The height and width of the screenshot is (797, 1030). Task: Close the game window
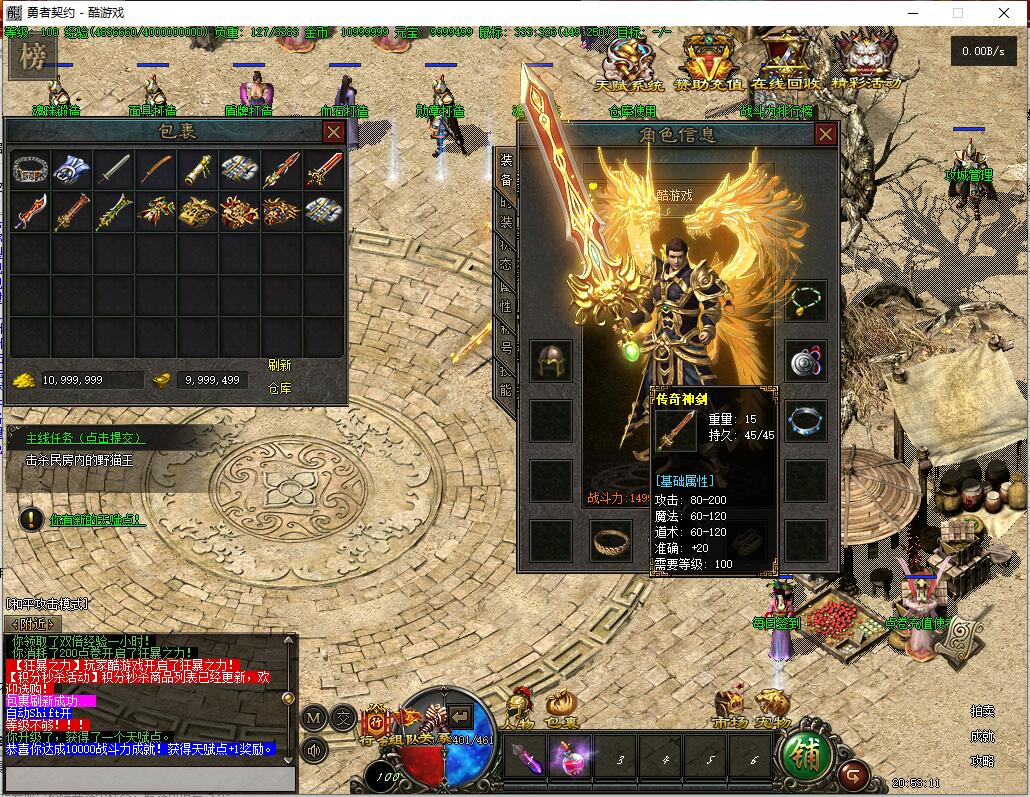(x=1004, y=13)
